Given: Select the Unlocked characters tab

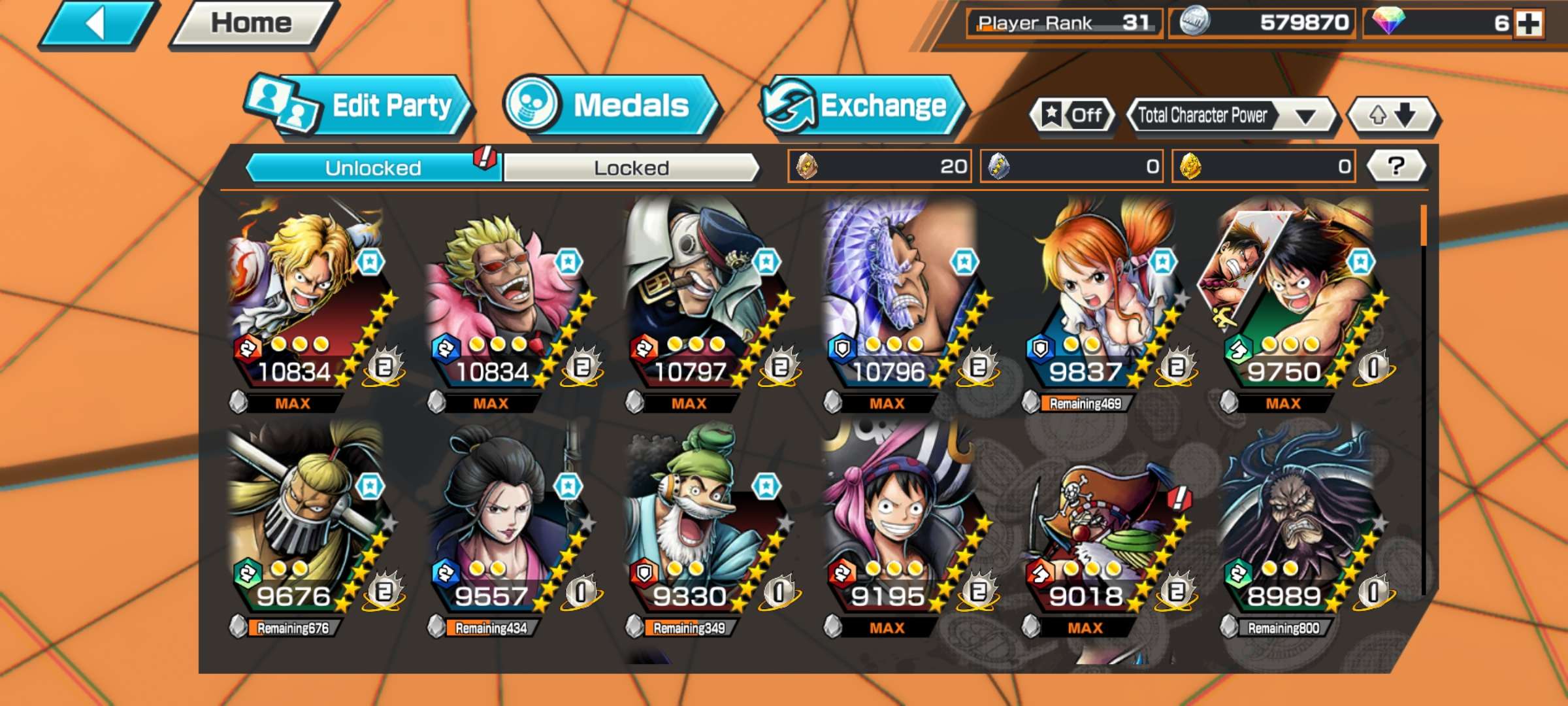Looking at the screenshot, I should point(372,168).
